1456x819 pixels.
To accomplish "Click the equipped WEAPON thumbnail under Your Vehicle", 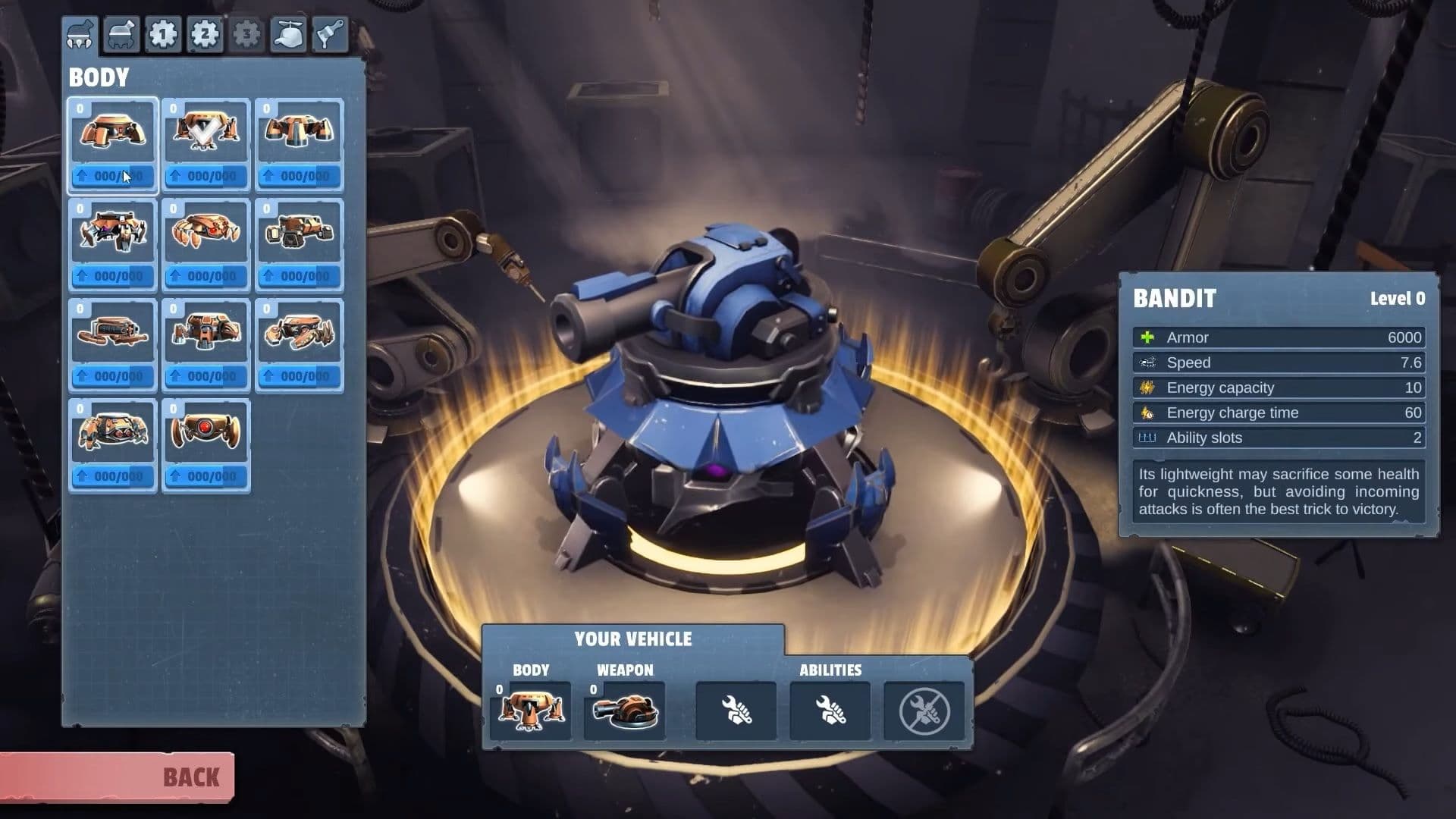I will (x=624, y=711).
